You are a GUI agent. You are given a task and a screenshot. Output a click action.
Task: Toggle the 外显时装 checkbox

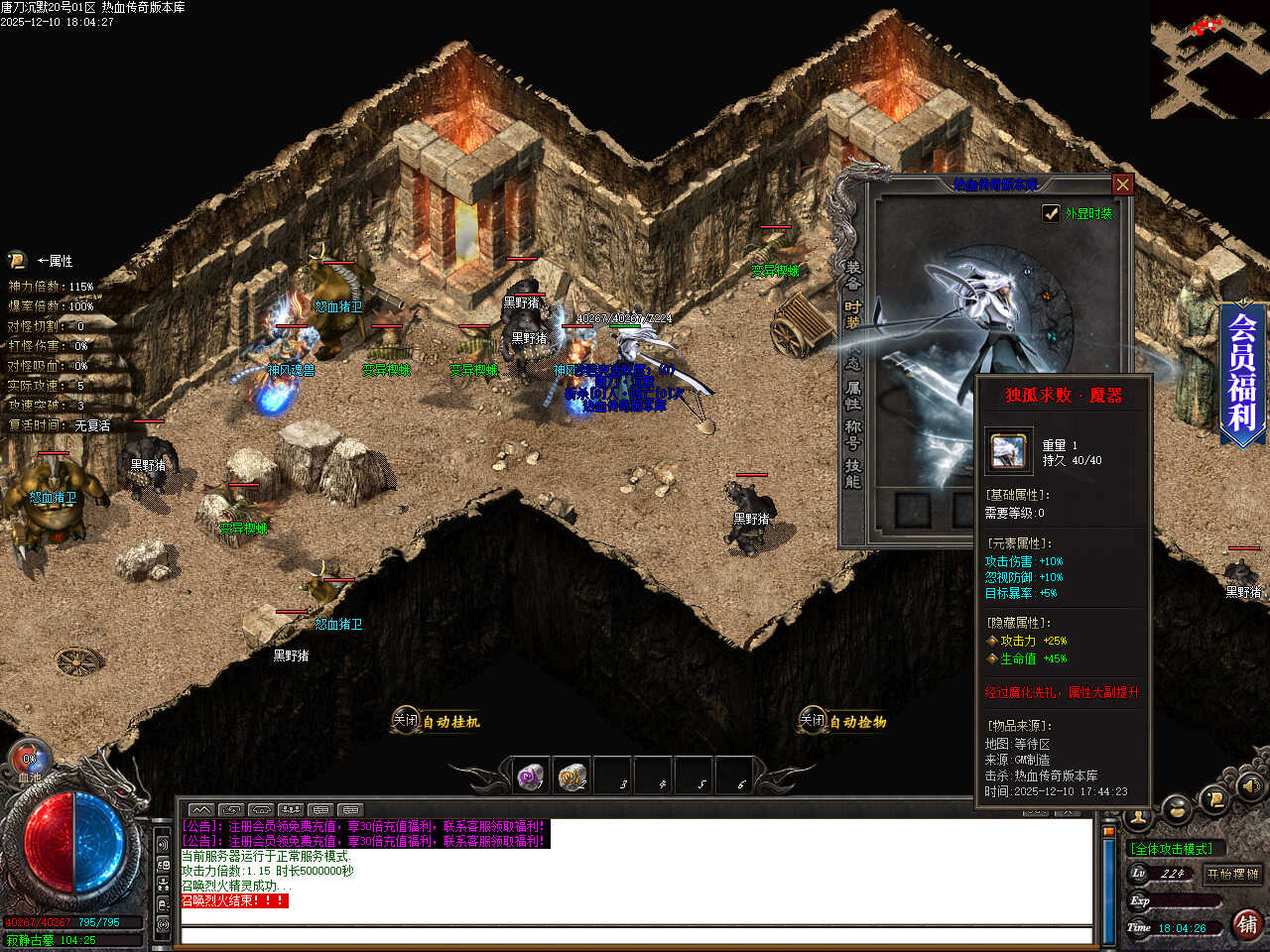click(x=1051, y=213)
